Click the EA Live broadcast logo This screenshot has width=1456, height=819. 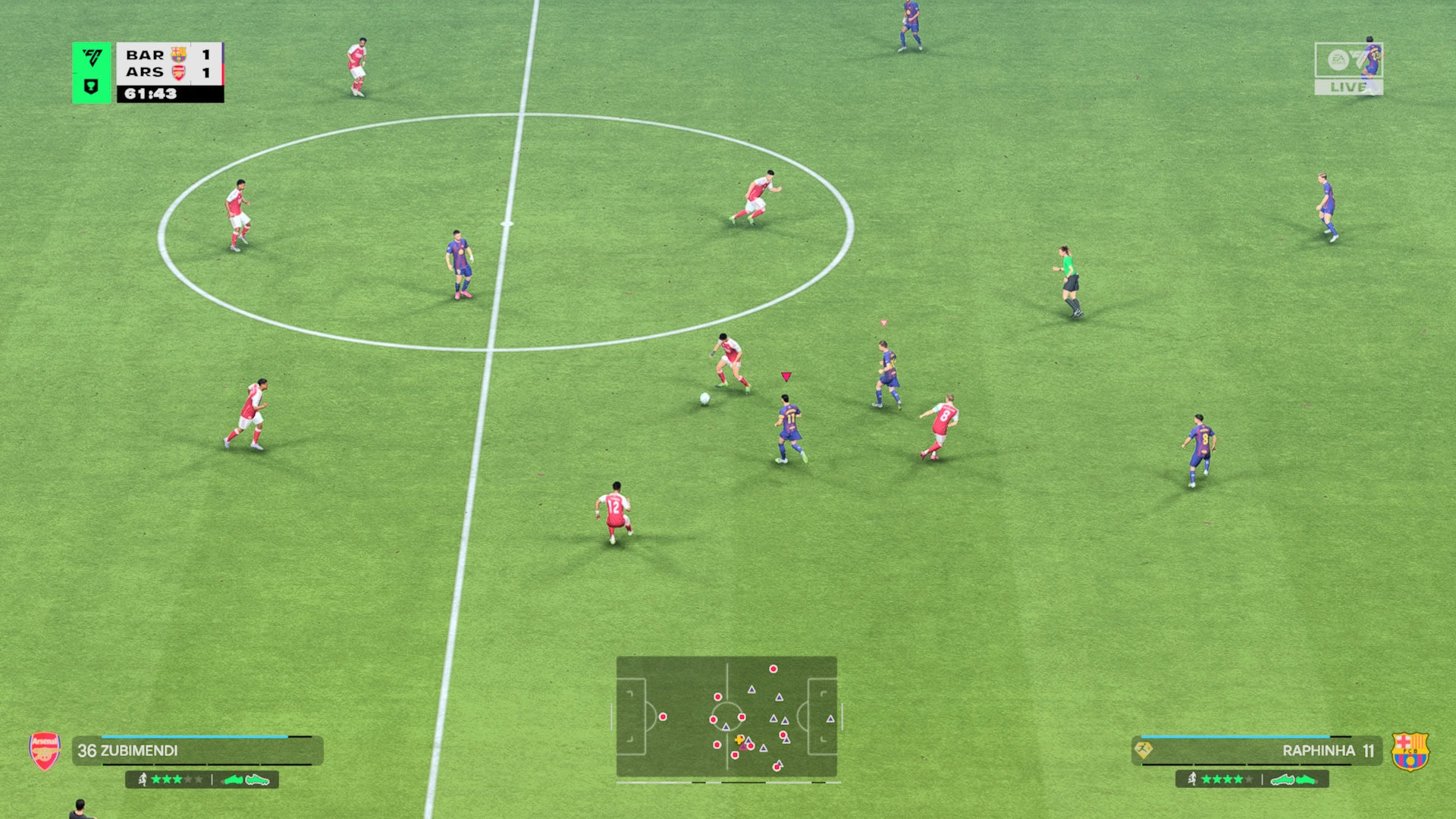pyautogui.click(x=1348, y=69)
